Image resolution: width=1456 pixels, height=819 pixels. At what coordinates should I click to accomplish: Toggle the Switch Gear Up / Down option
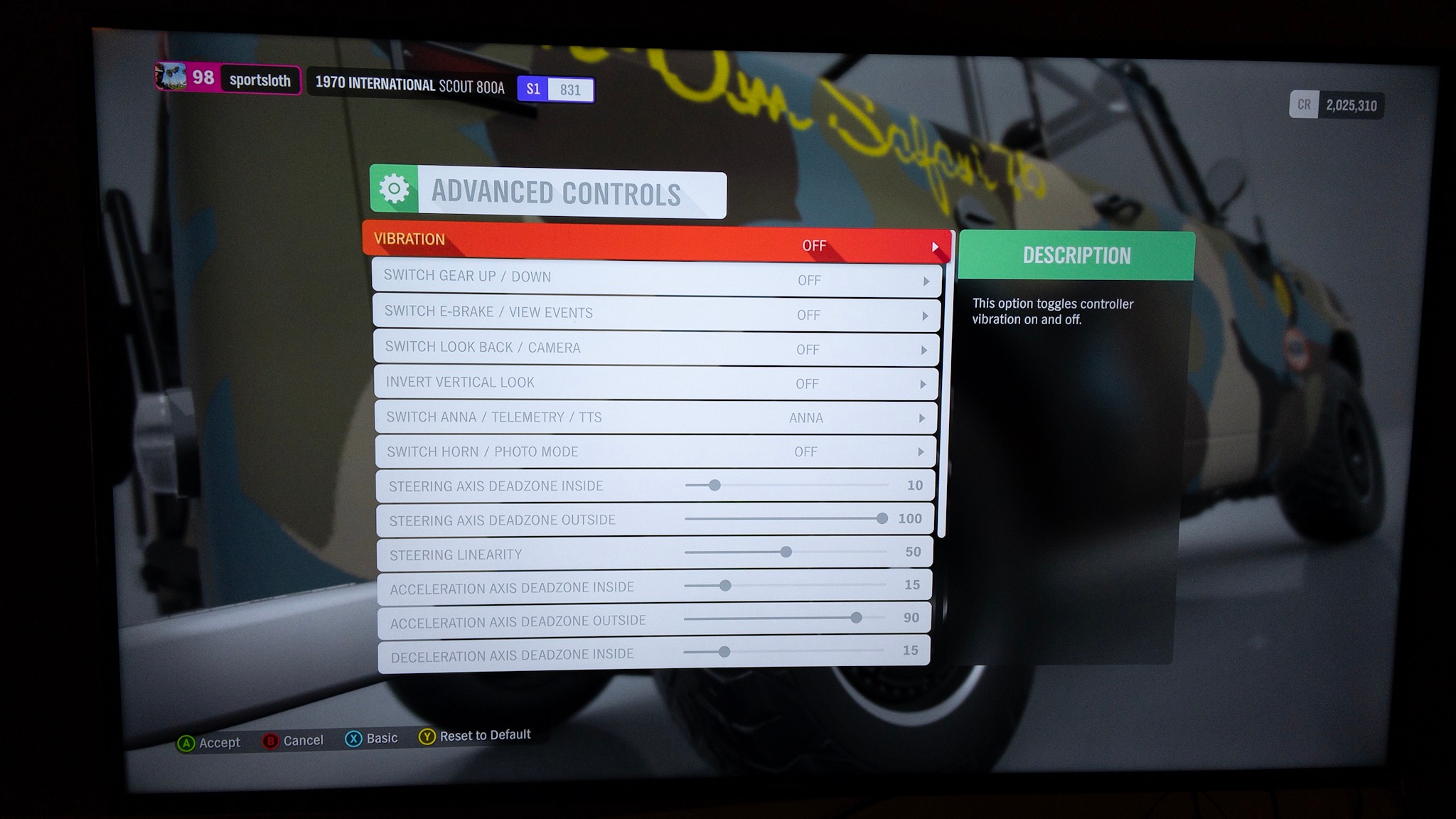pos(655,278)
